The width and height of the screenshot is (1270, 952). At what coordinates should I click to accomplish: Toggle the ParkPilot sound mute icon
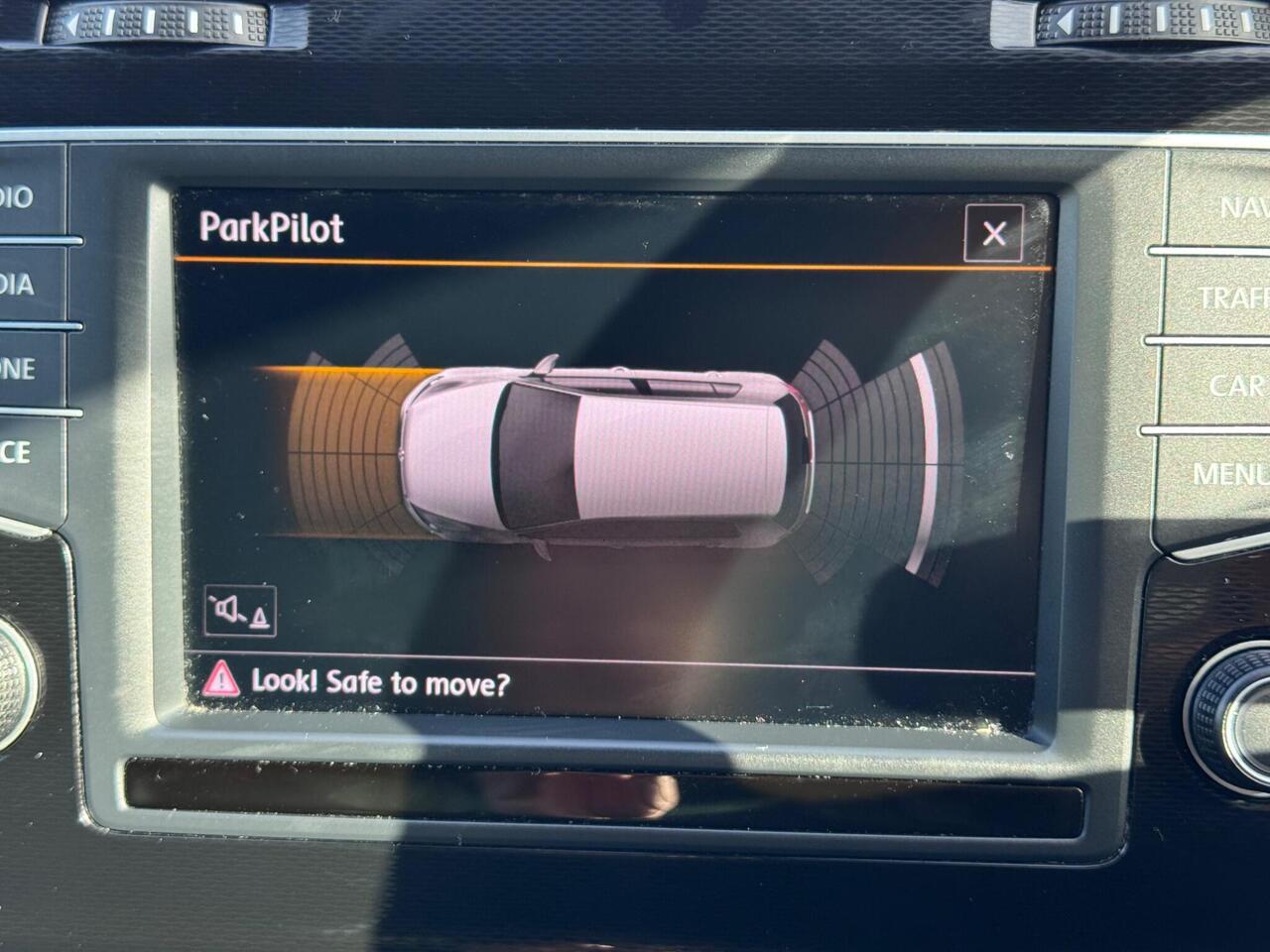pyautogui.click(x=240, y=611)
